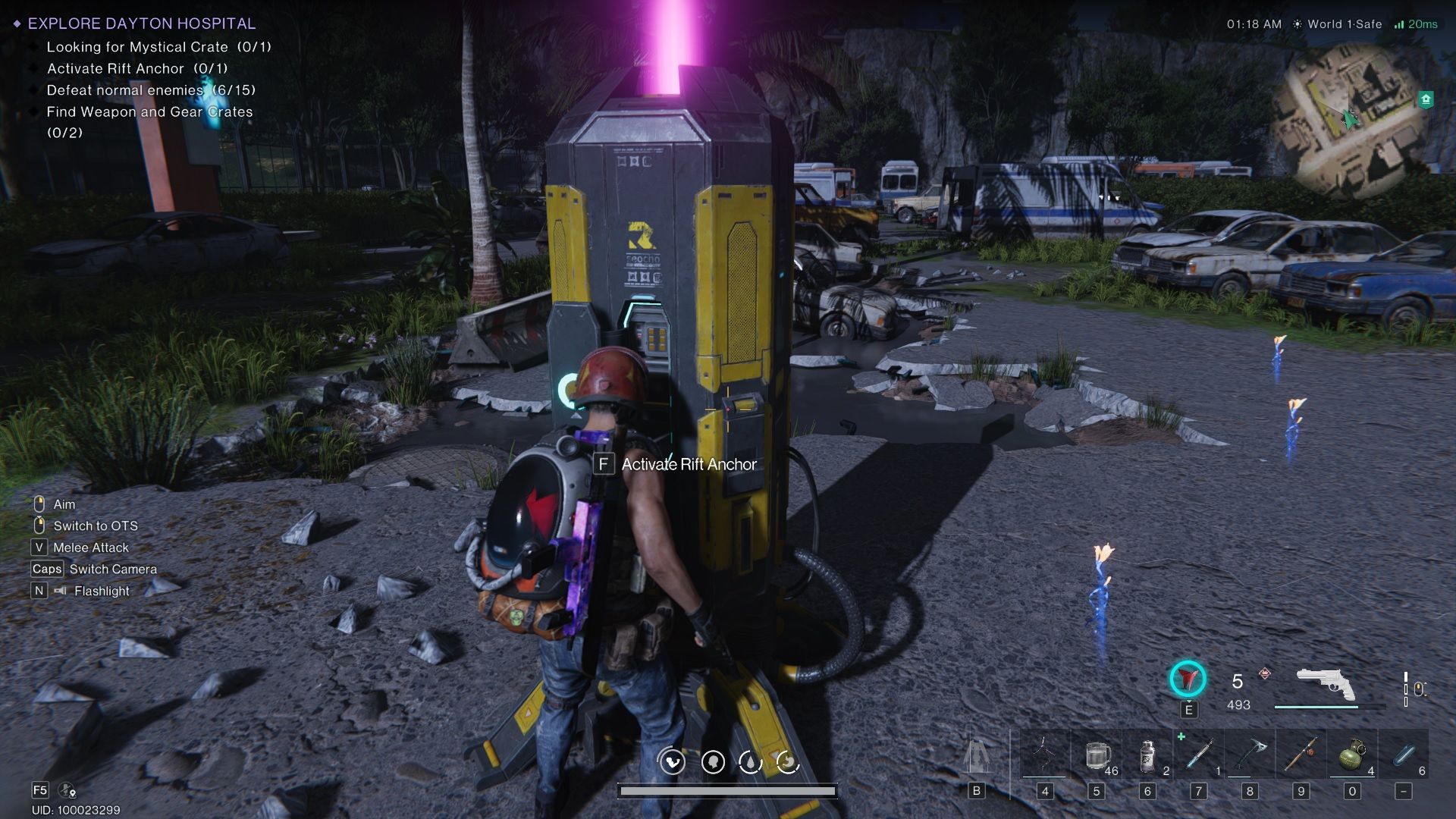Select the fishing rod in hotbar slot 9
1456x819 pixels.
tap(1300, 755)
